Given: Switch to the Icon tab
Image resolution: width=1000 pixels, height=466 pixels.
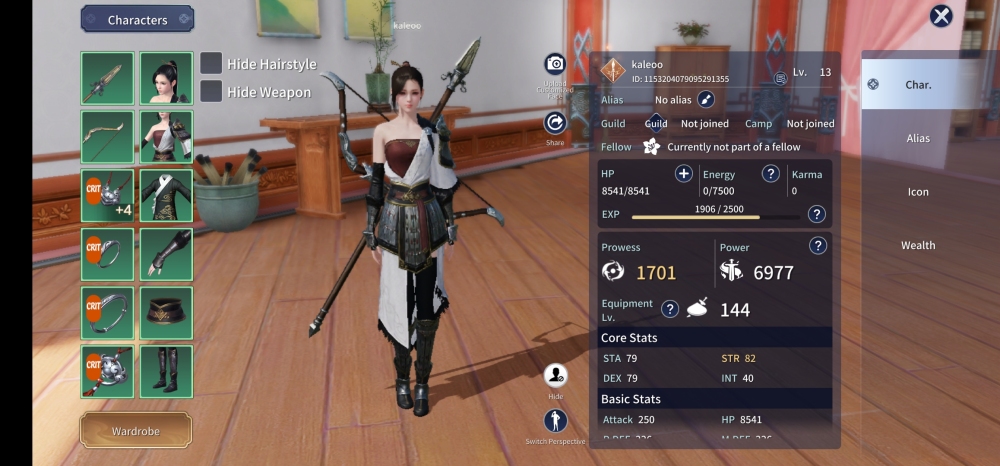Looking at the screenshot, I should [x=917, y=191].
